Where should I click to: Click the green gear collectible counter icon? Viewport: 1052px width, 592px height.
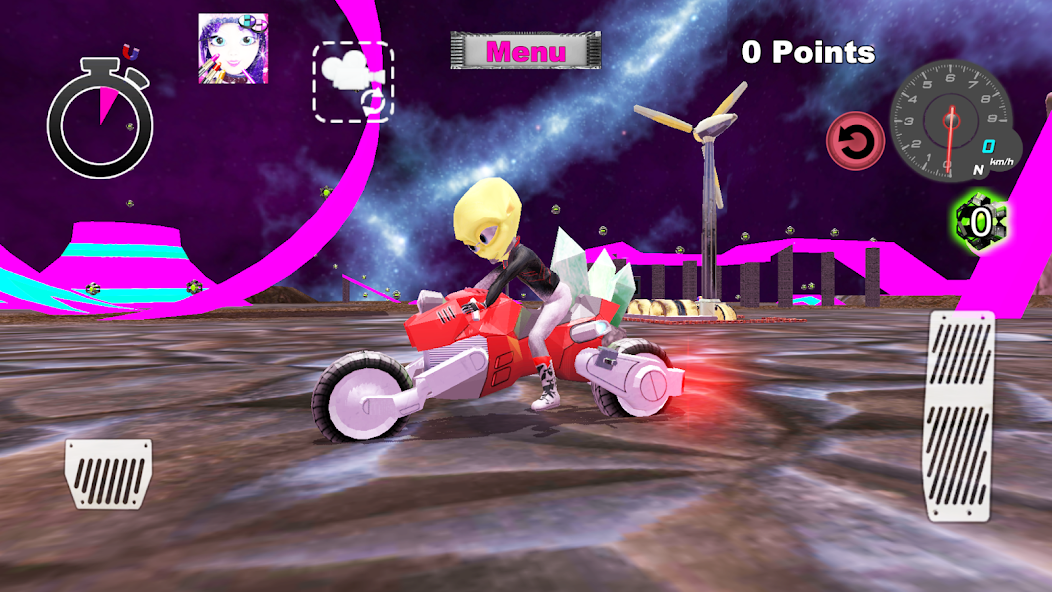click(980, 221)
